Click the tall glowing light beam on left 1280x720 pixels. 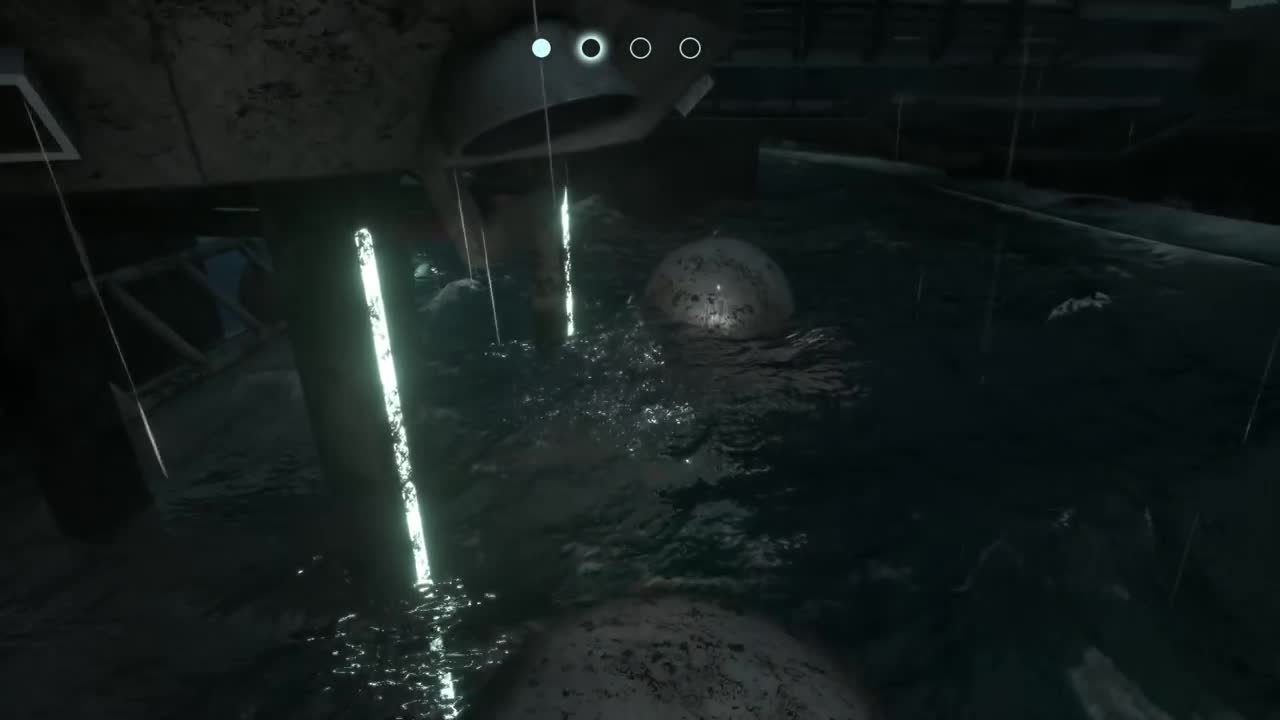[395, 400]
